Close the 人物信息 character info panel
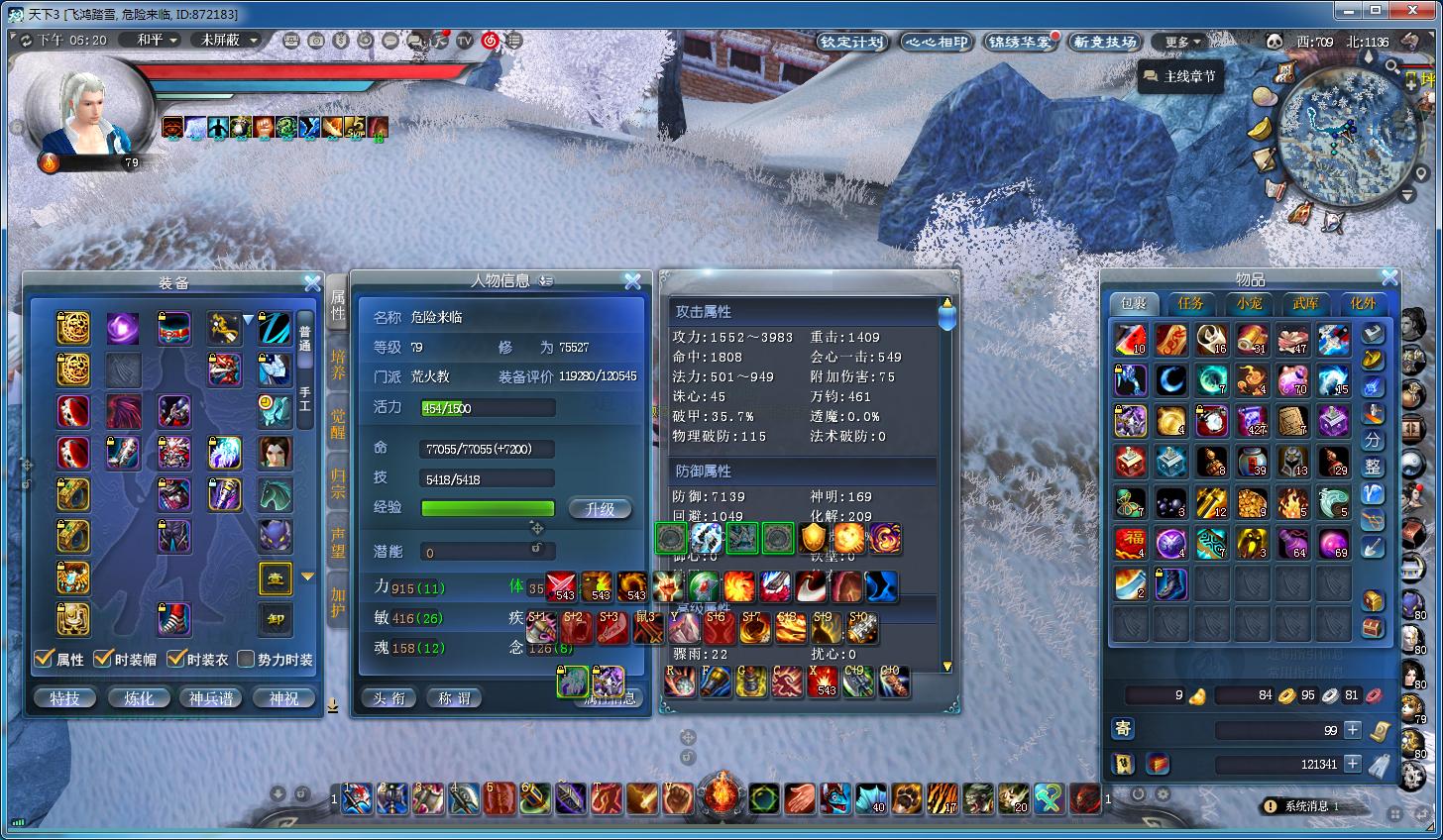Viewport: 1443px width, 840px height. (x=632, y=281)
